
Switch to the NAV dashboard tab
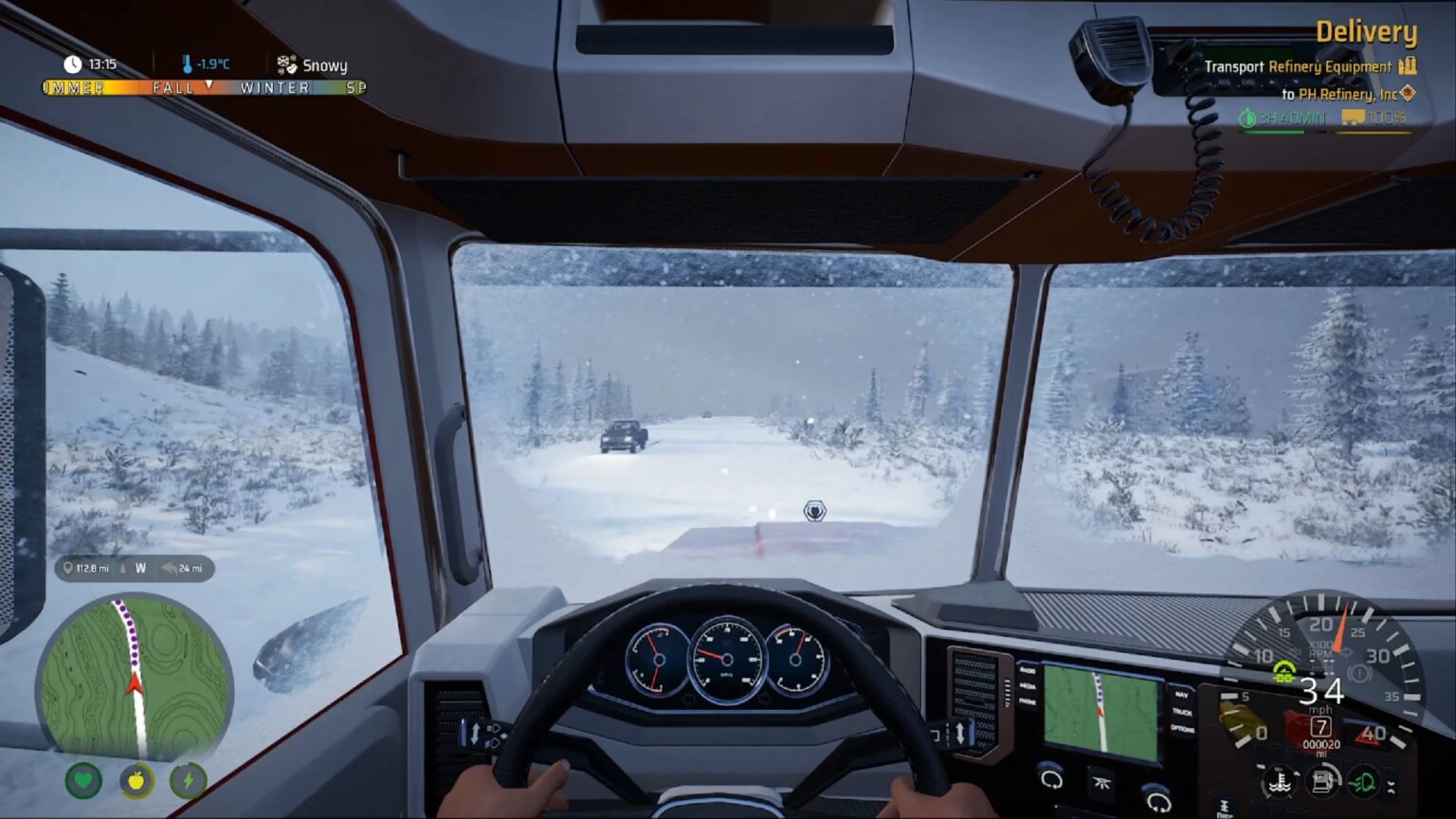click(1180, 695)
